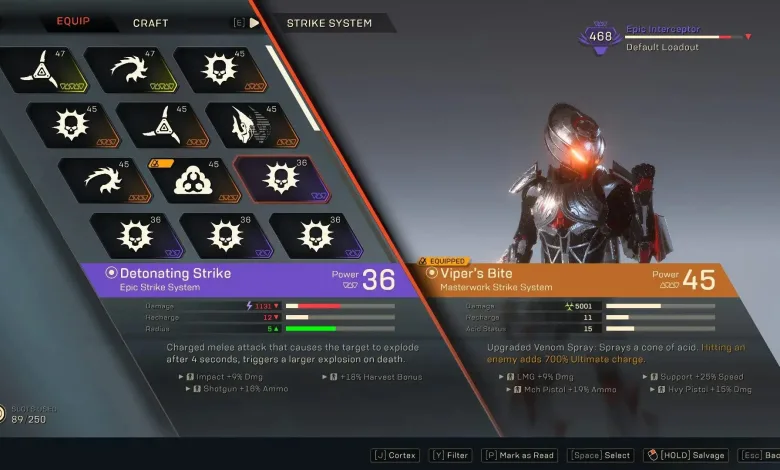Select the helmeted face item slot
780x470 pixels.
[x=244, y=125]
